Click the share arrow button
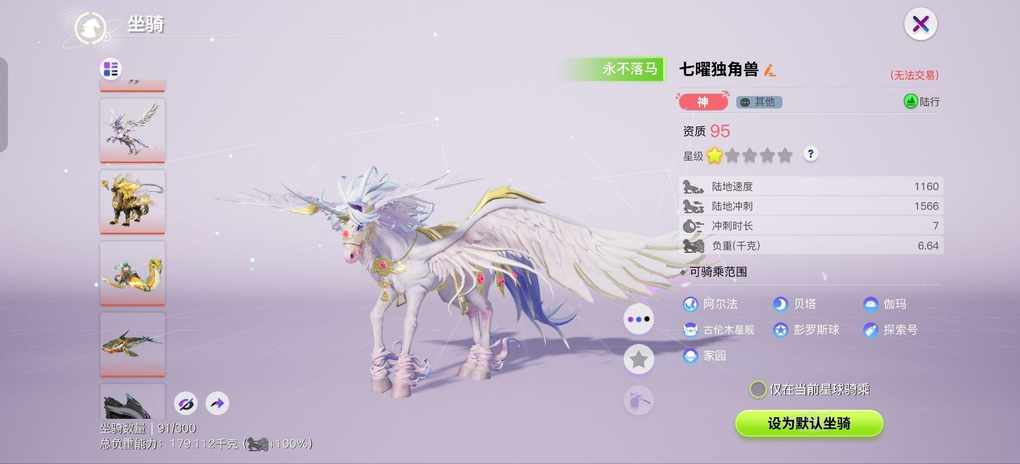The width and height of the screenshot is (1020, 464). [217, 403]
